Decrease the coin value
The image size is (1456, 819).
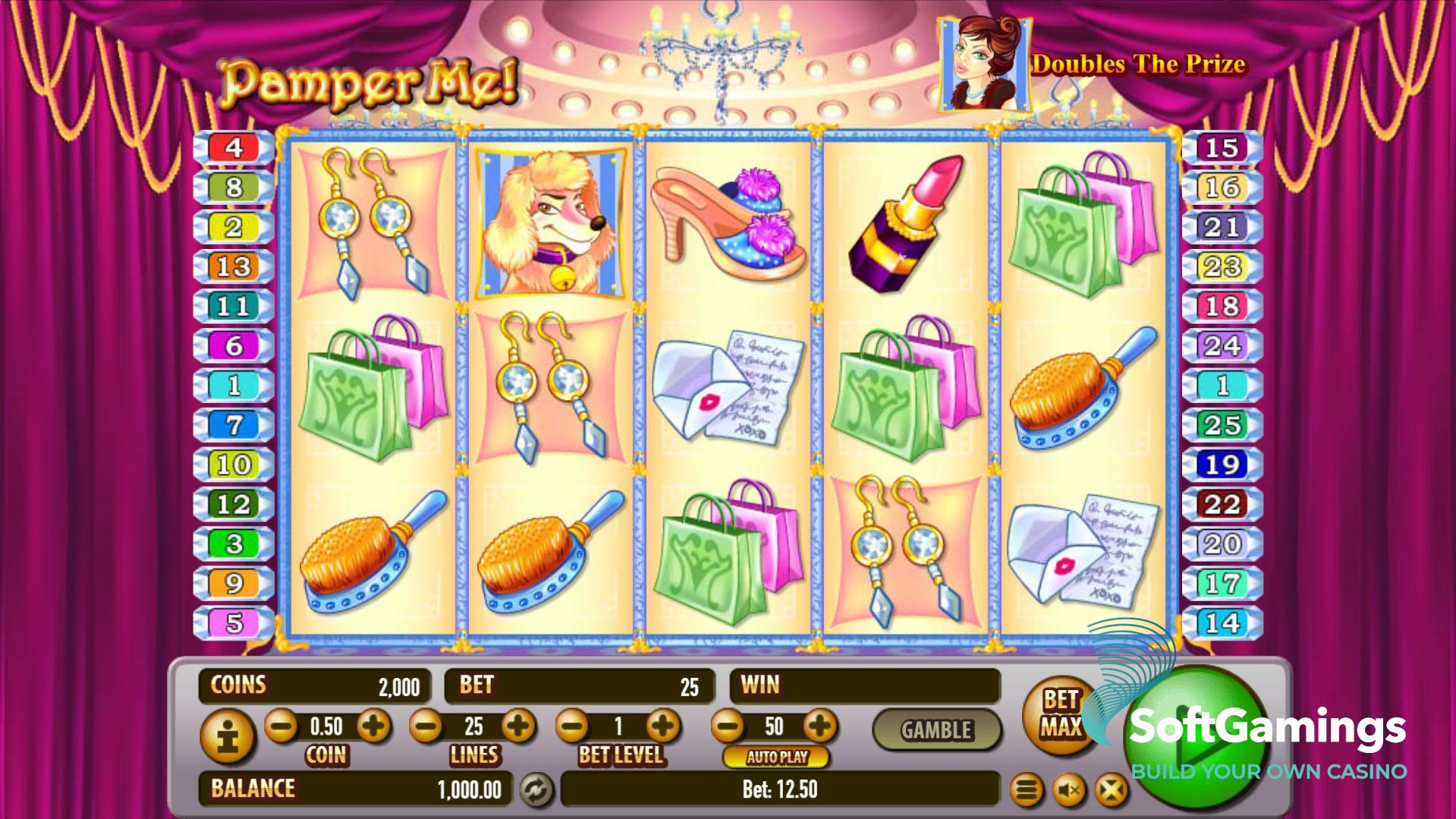tap(281, 726)
